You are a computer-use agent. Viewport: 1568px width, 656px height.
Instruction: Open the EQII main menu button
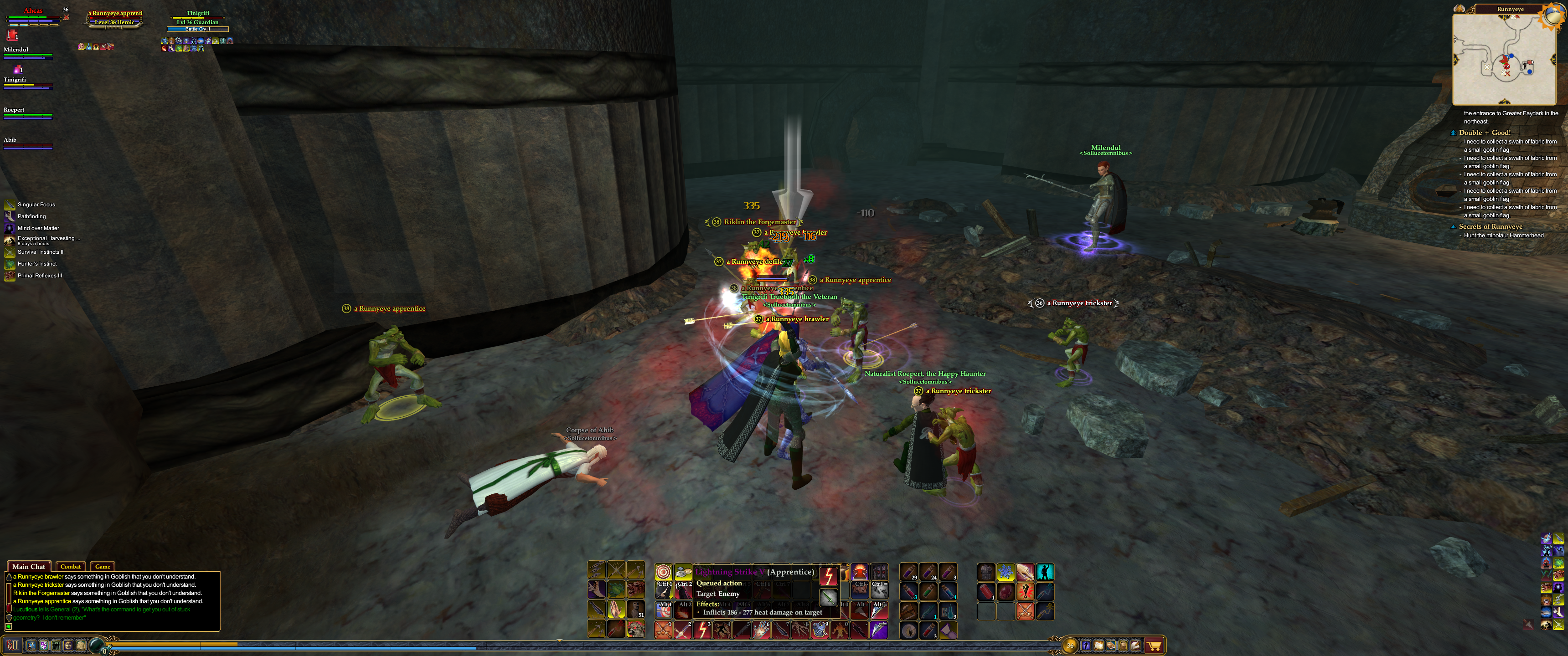click(x=13, y=645)
